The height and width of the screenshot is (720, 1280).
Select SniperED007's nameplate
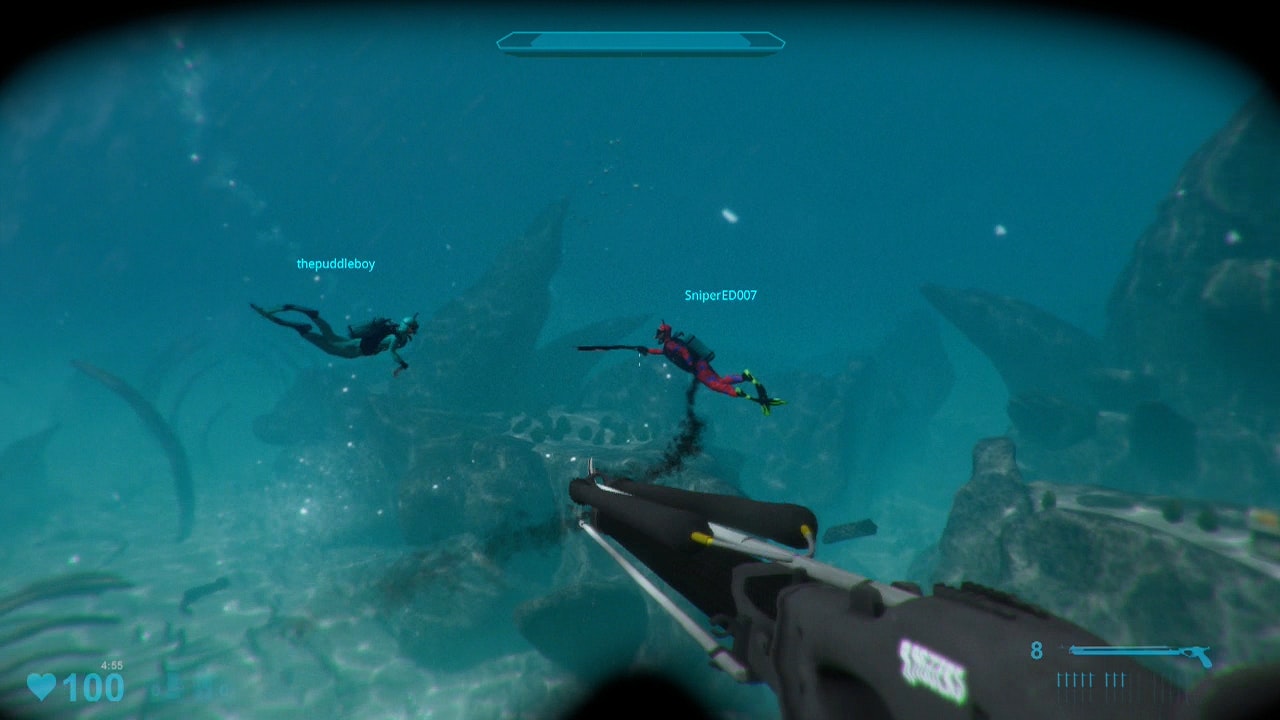[x=721, y=295]
